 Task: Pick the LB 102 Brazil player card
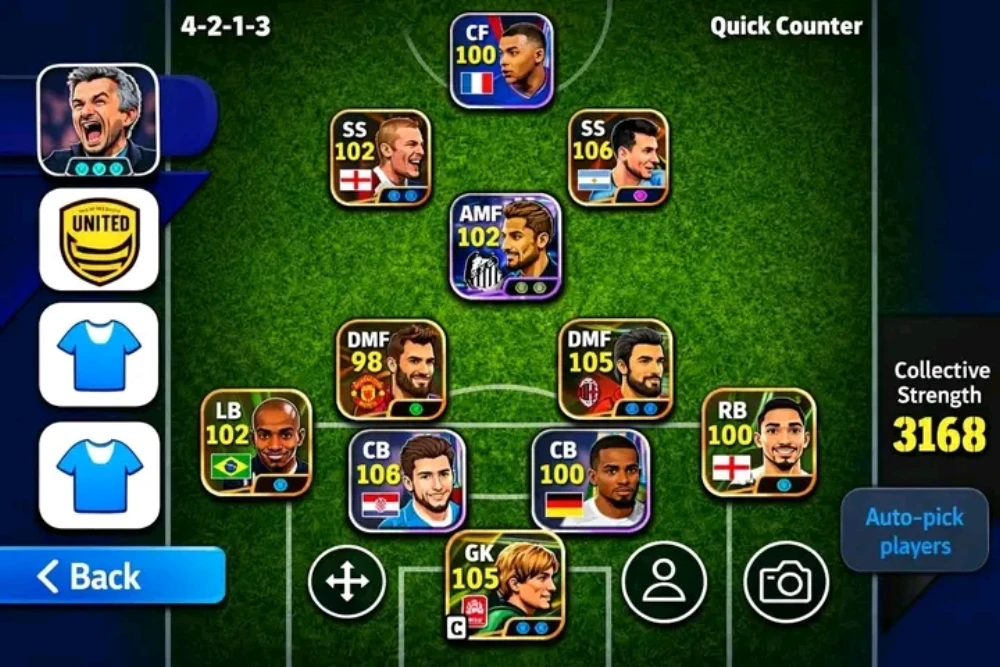pos(256,442)
